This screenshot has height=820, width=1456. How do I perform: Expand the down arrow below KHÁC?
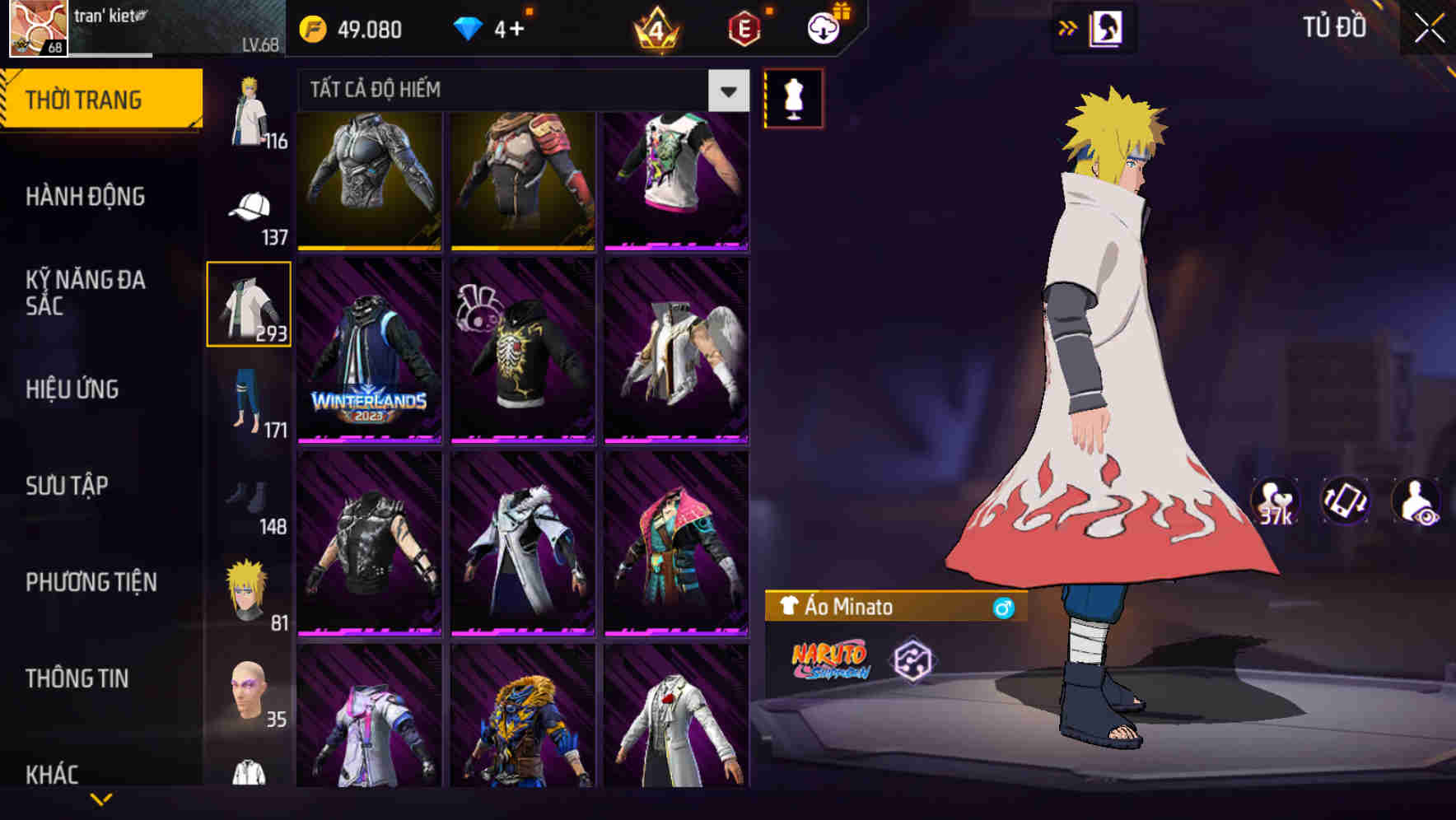[101, 797]
